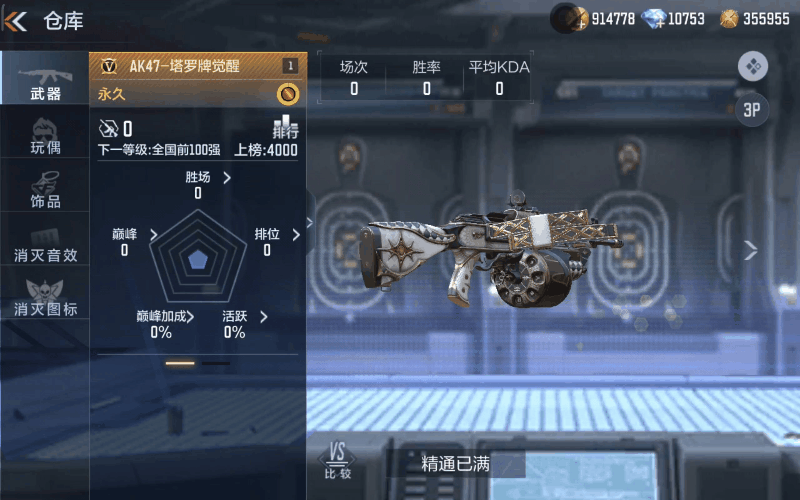The width and height of the screenshot is (800, 500).
Task: Open the 排行 ranking leaderboard
Action: pyautogui.click(x=286, y=128)
